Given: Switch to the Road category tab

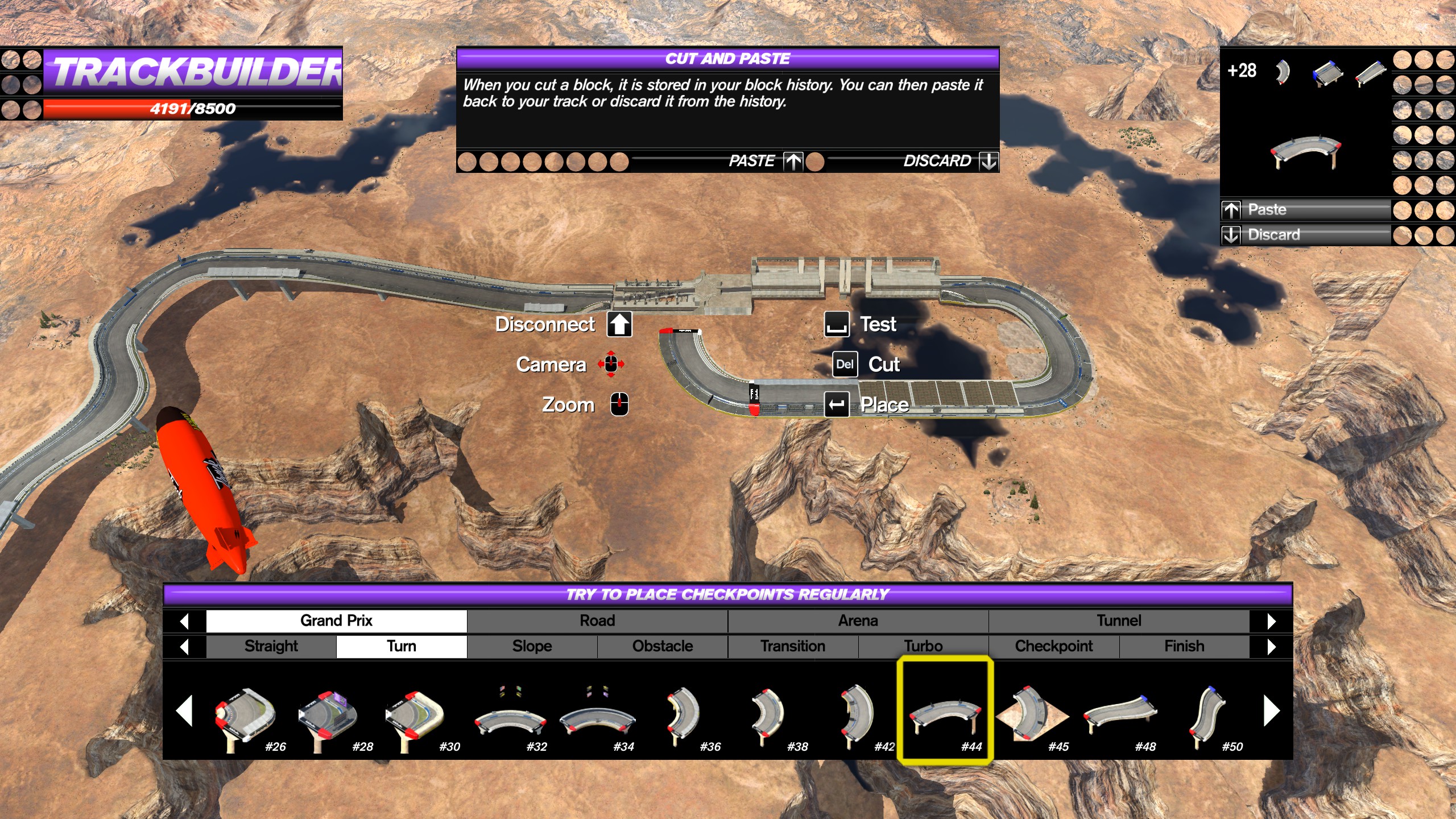Looking at the screenshot, I should [x=597, y=621].
